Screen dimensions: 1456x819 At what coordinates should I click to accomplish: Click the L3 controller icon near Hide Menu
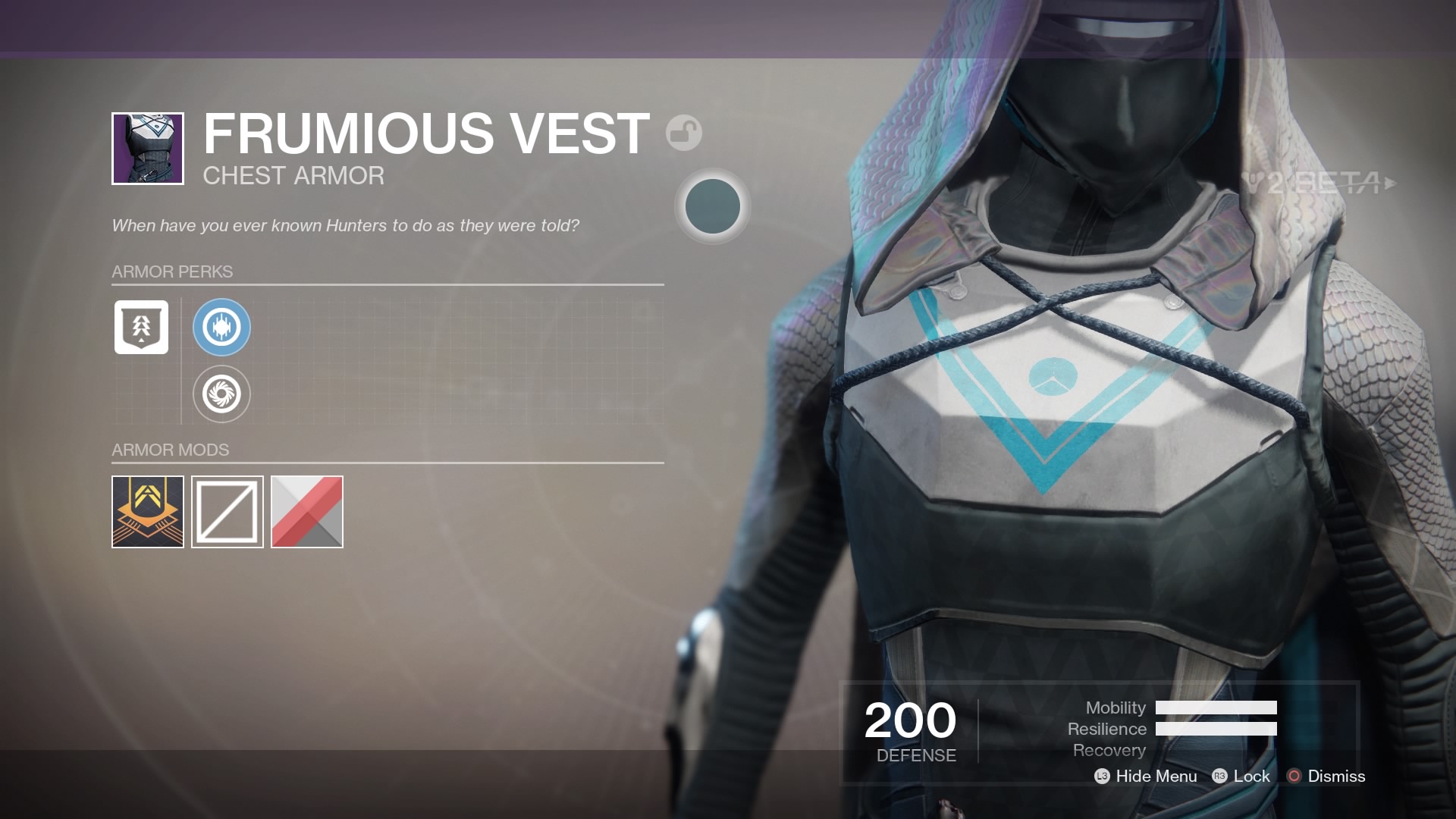pyautogui.click(x=1102, y=776)
